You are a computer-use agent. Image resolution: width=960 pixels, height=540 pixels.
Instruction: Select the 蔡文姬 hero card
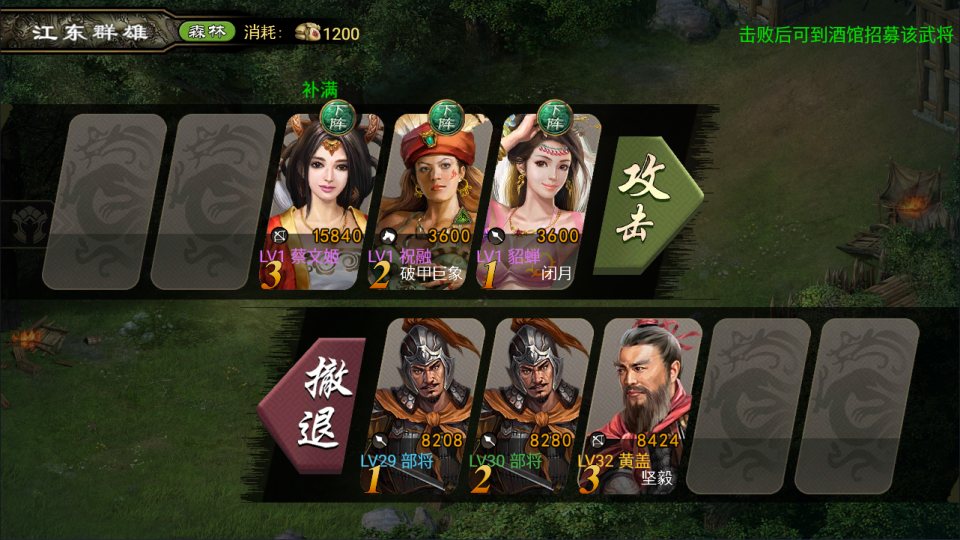[326, 200]
